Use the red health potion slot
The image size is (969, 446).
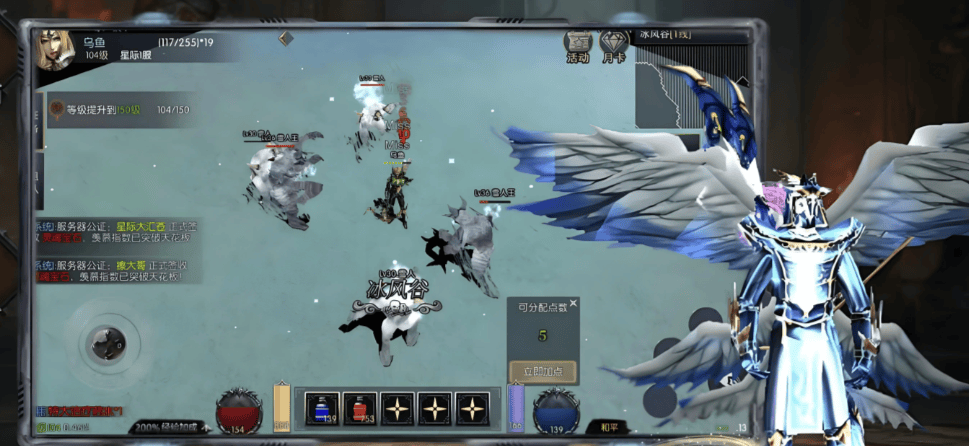pyautogui.click(x=360, y=408)
